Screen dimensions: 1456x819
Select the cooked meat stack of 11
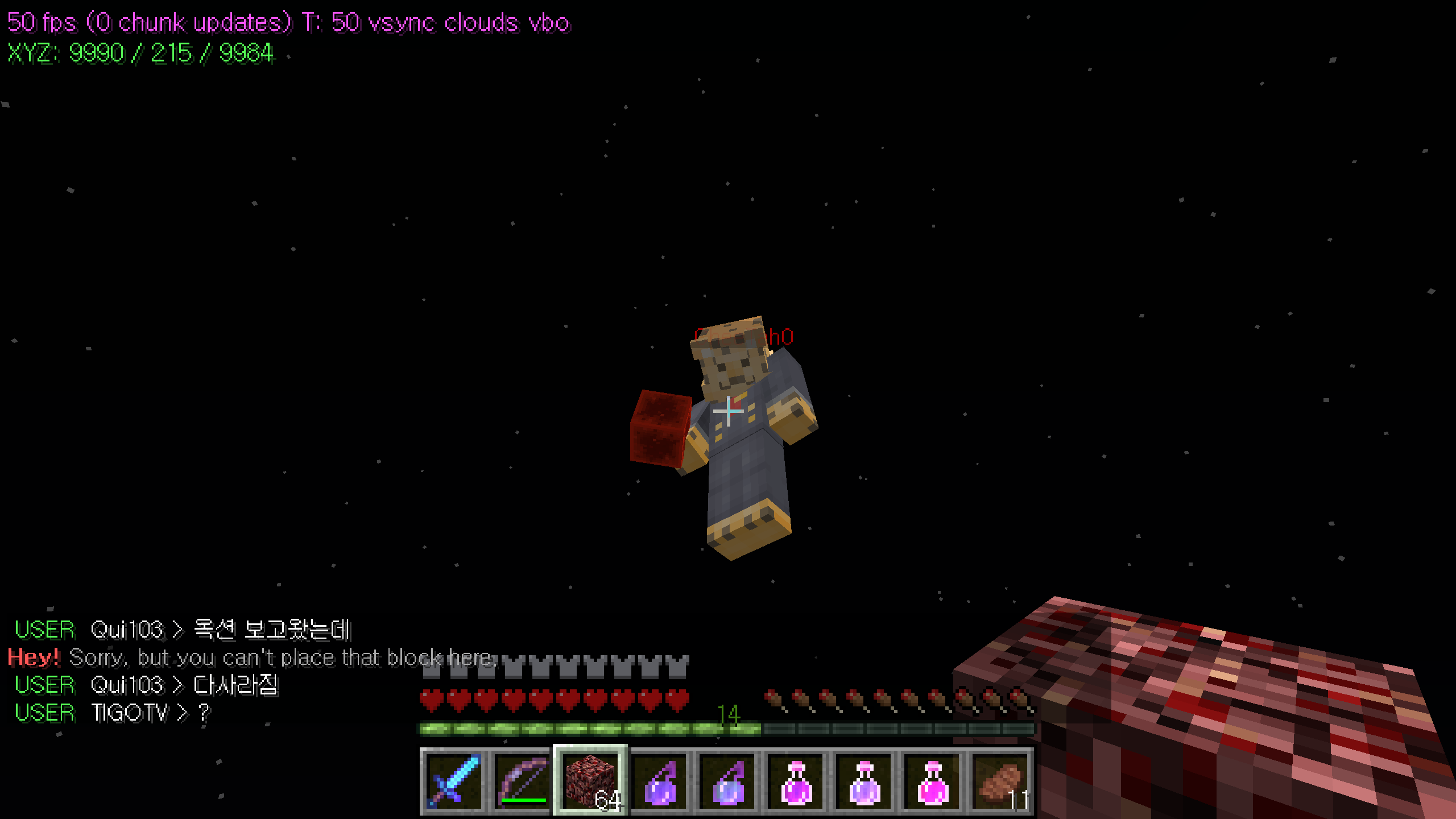click(1001, 781)
